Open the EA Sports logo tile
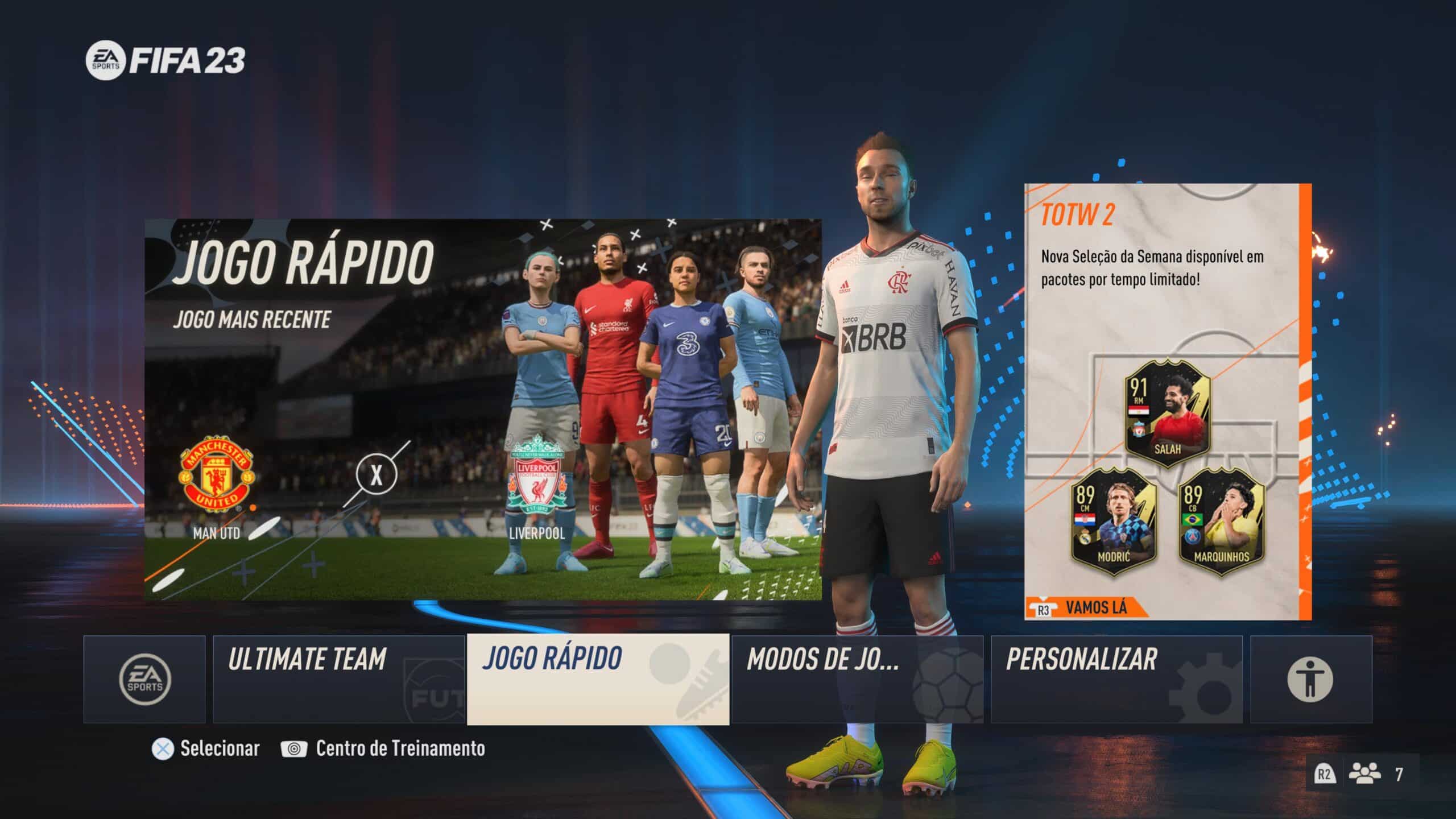Screen dimensions: 1456x819 pos(144,679)
